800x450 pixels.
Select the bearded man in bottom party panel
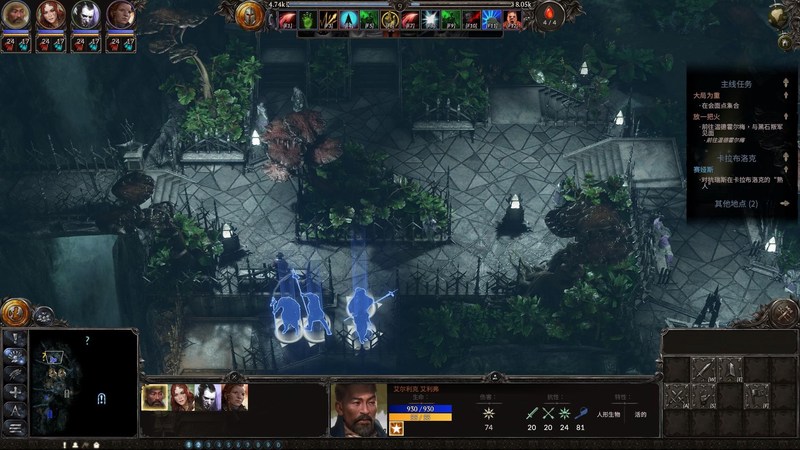(x=155, y=397)
